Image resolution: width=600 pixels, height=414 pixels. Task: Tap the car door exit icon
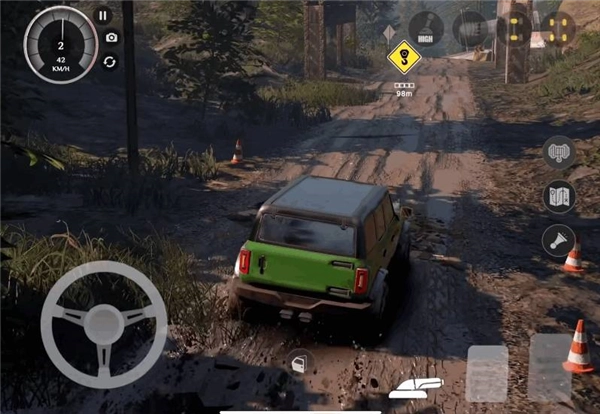click(297, 363)
